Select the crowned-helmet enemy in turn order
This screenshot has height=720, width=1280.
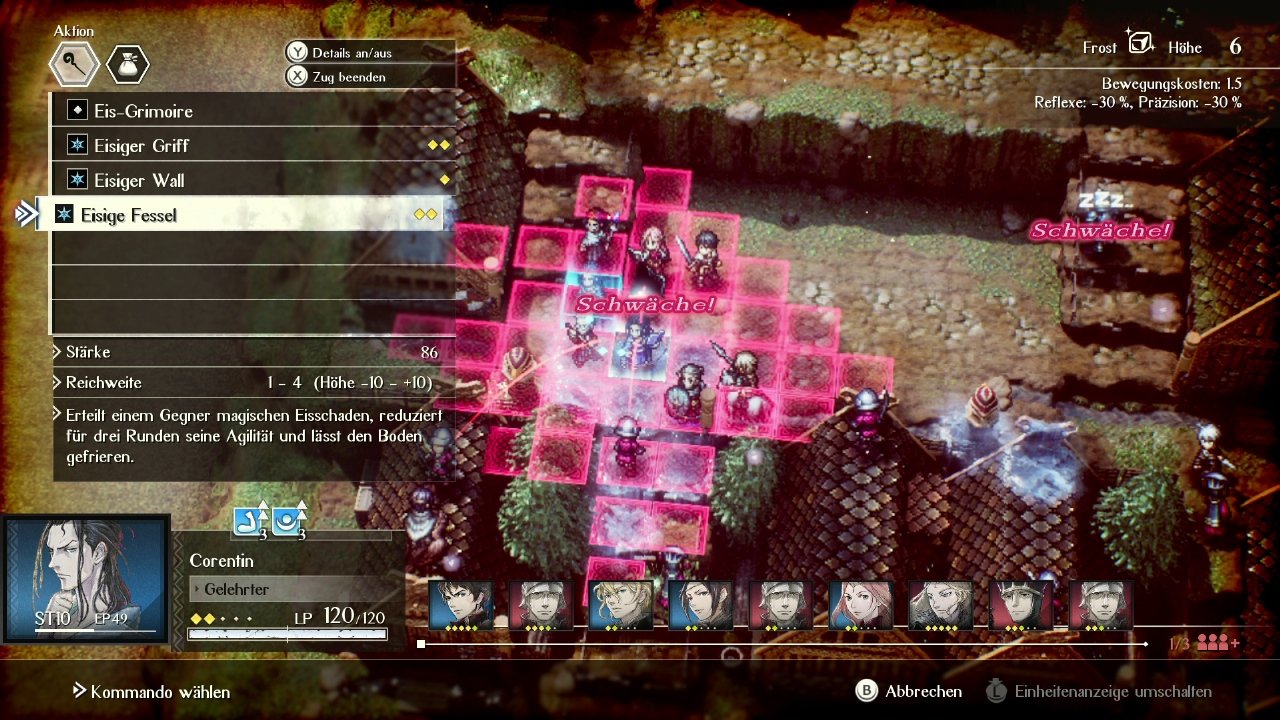point(1020,606)
